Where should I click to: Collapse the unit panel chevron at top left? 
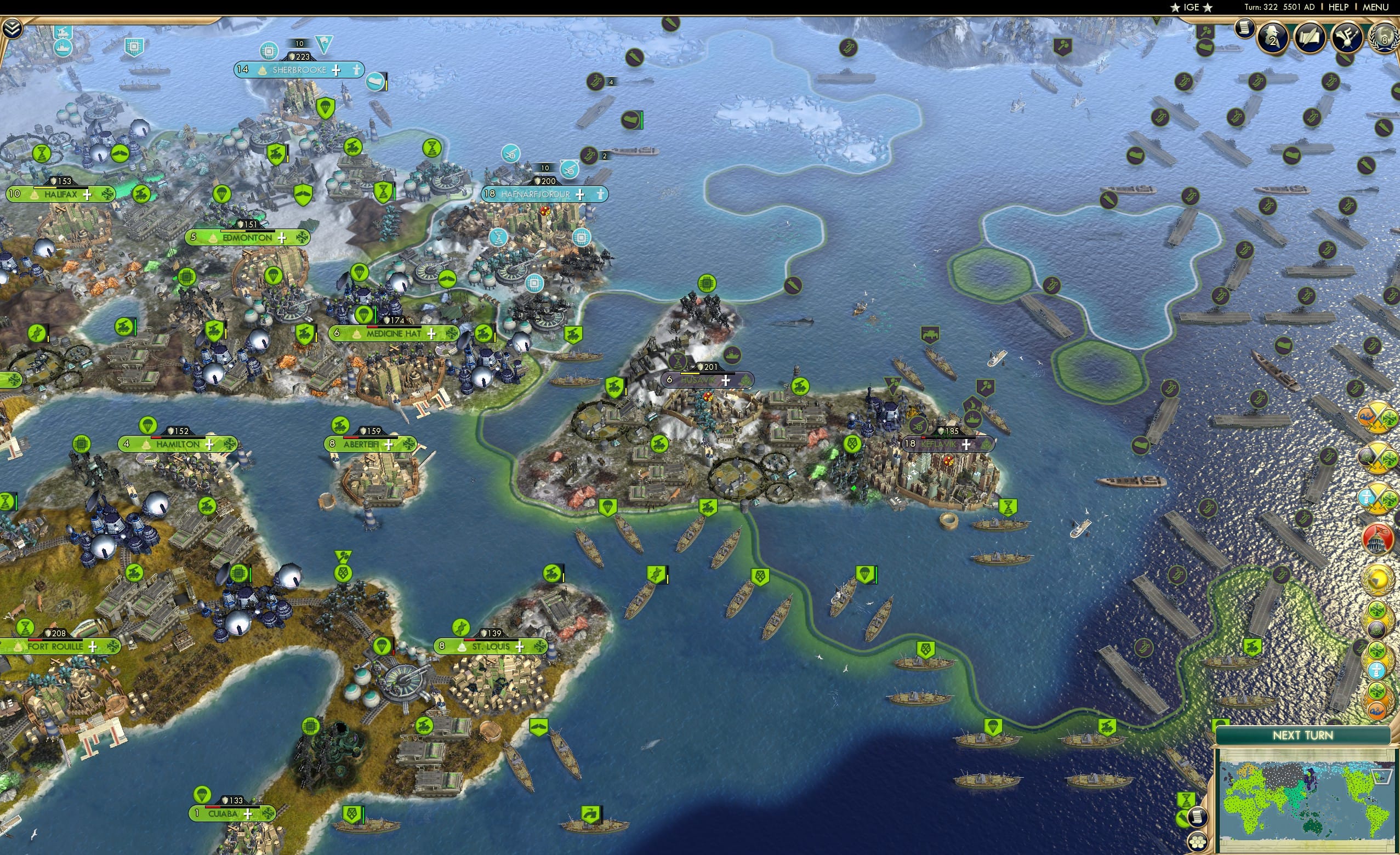[x=13, y=27]
